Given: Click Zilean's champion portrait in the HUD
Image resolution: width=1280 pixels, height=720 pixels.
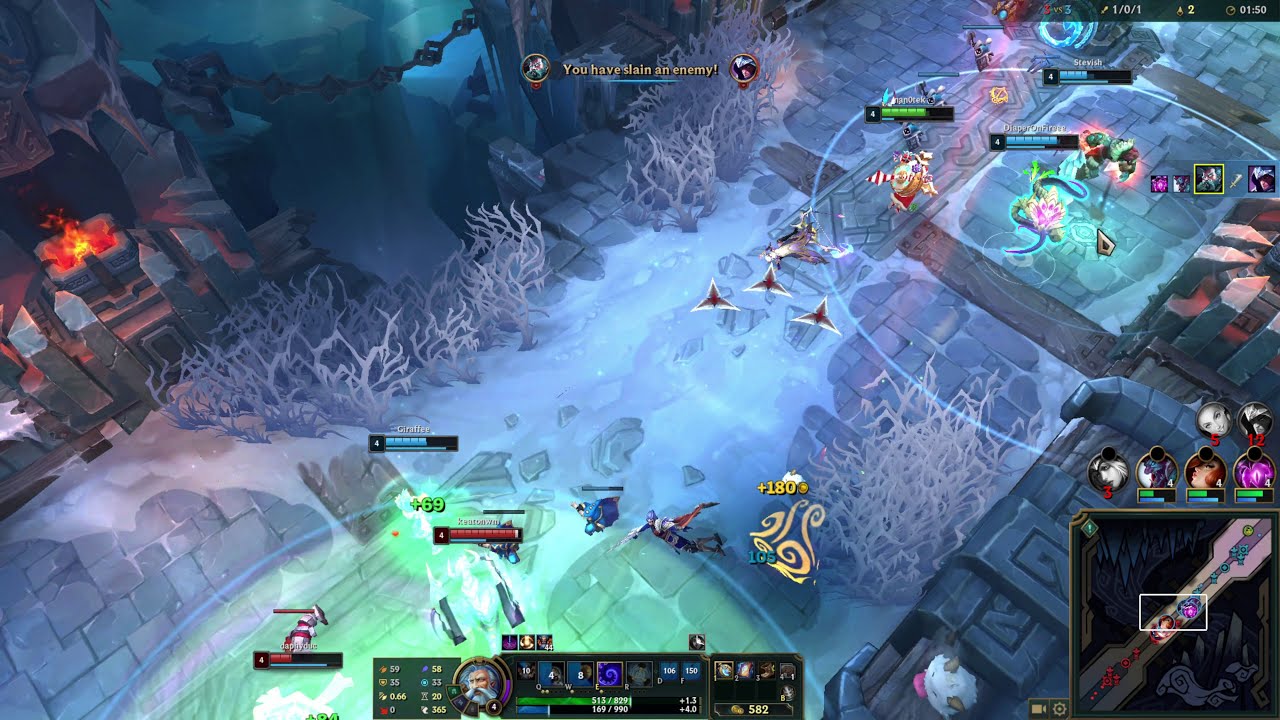Looking at the screenshot, I should pyautogui.click(x=481, y=682).
